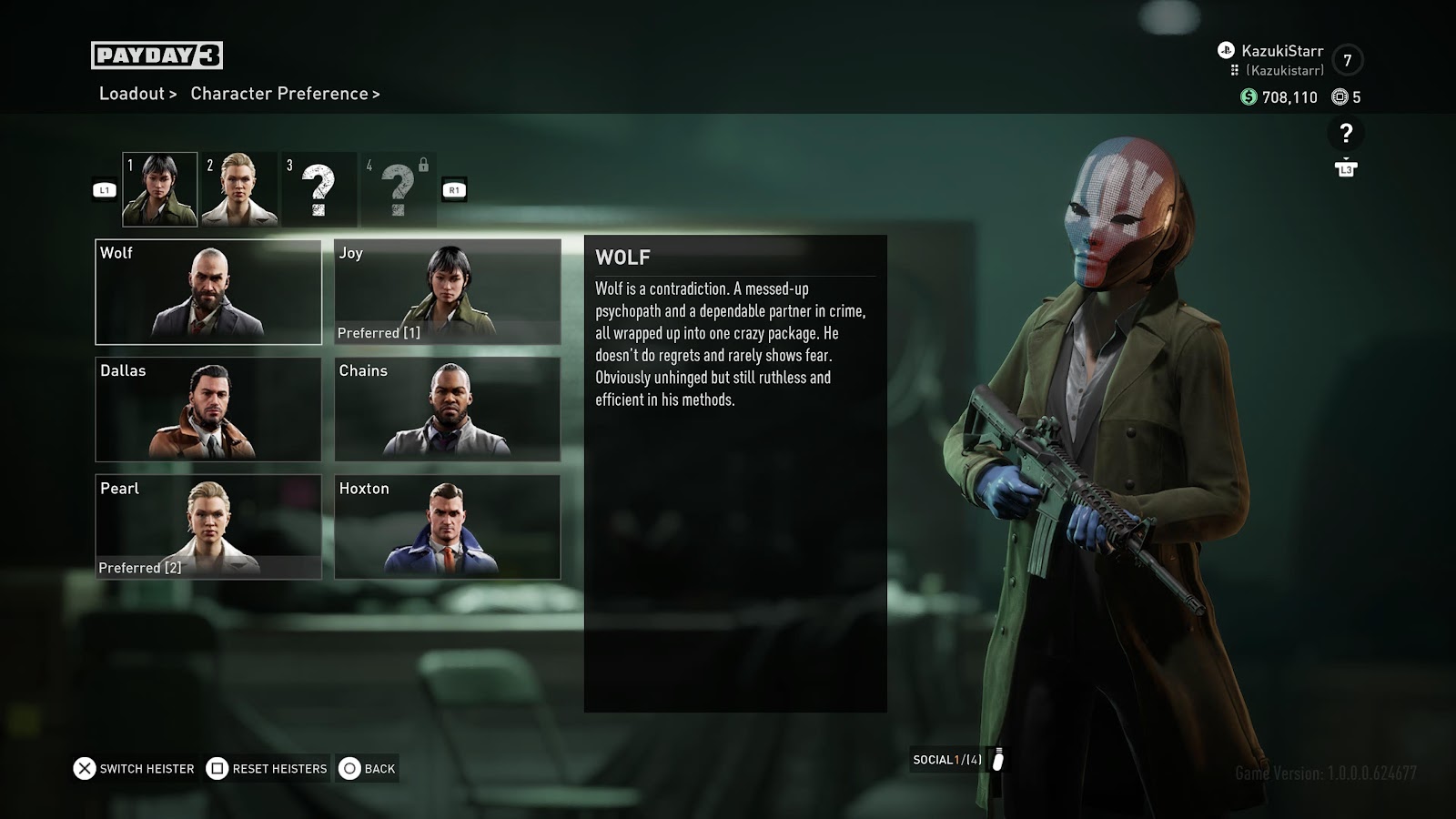Go back to the previous menu
The width and height of the screenshot is (1456, 819).
tap(368, 769)
